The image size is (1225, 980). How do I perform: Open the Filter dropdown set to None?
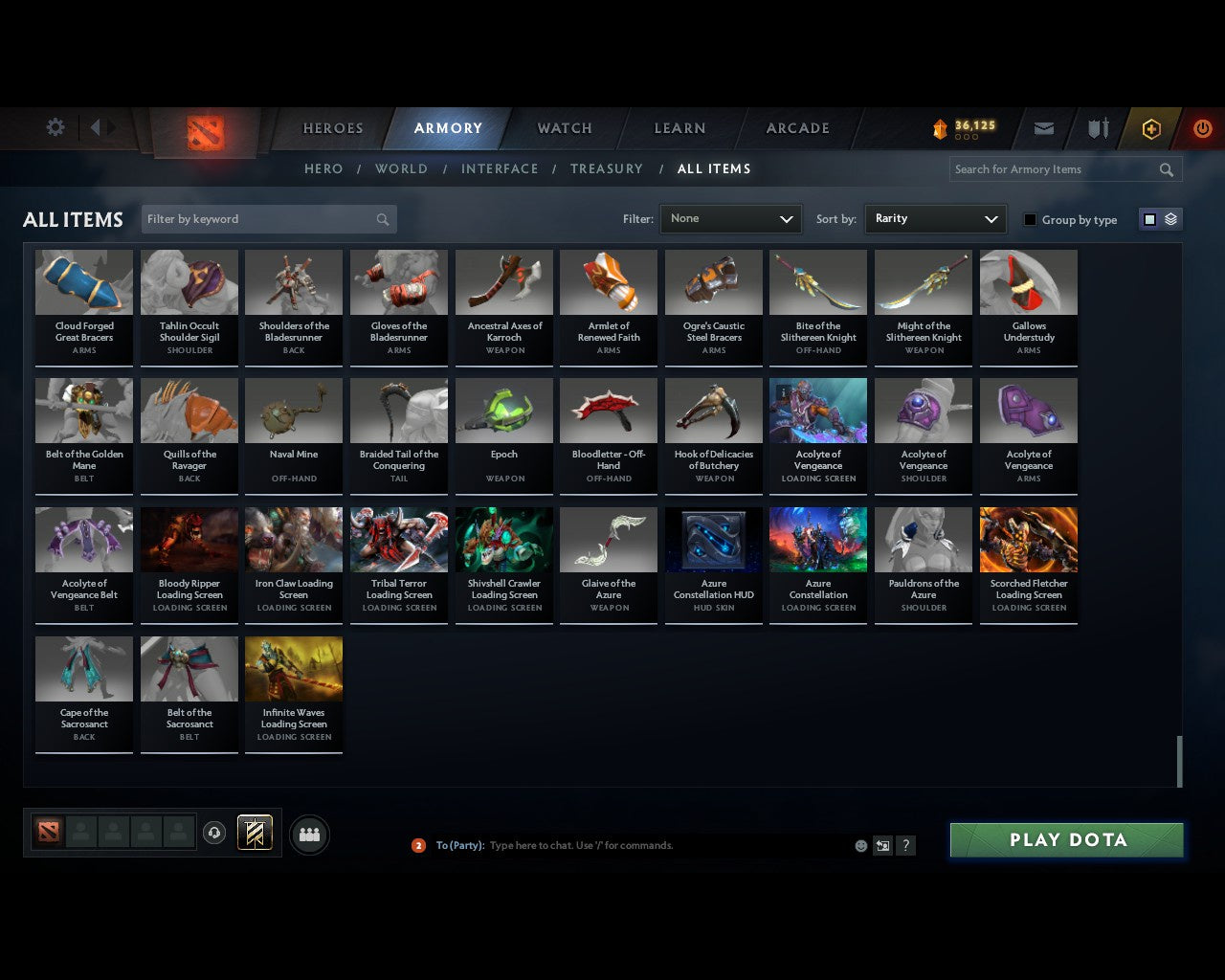[x=730, y=218]
